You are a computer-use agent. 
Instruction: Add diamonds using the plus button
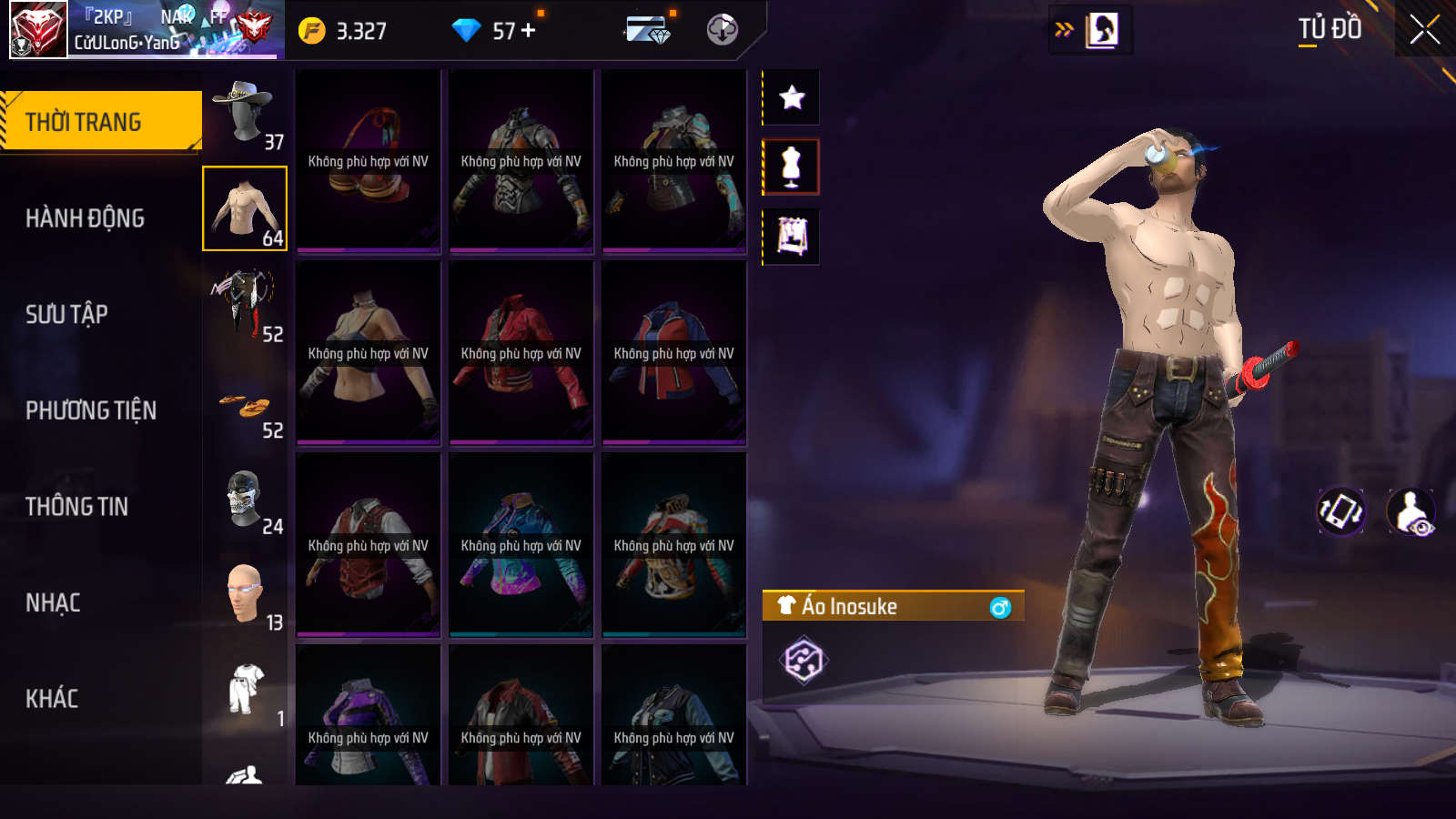click(x=529, y=30)
